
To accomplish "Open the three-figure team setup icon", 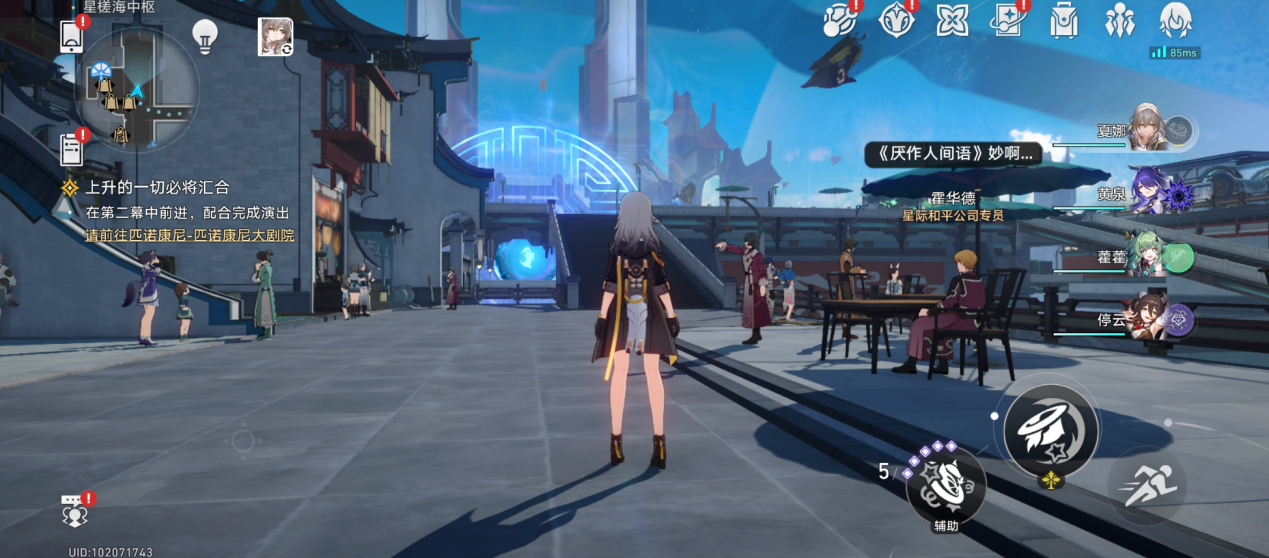I will (x=1120, y=20).
